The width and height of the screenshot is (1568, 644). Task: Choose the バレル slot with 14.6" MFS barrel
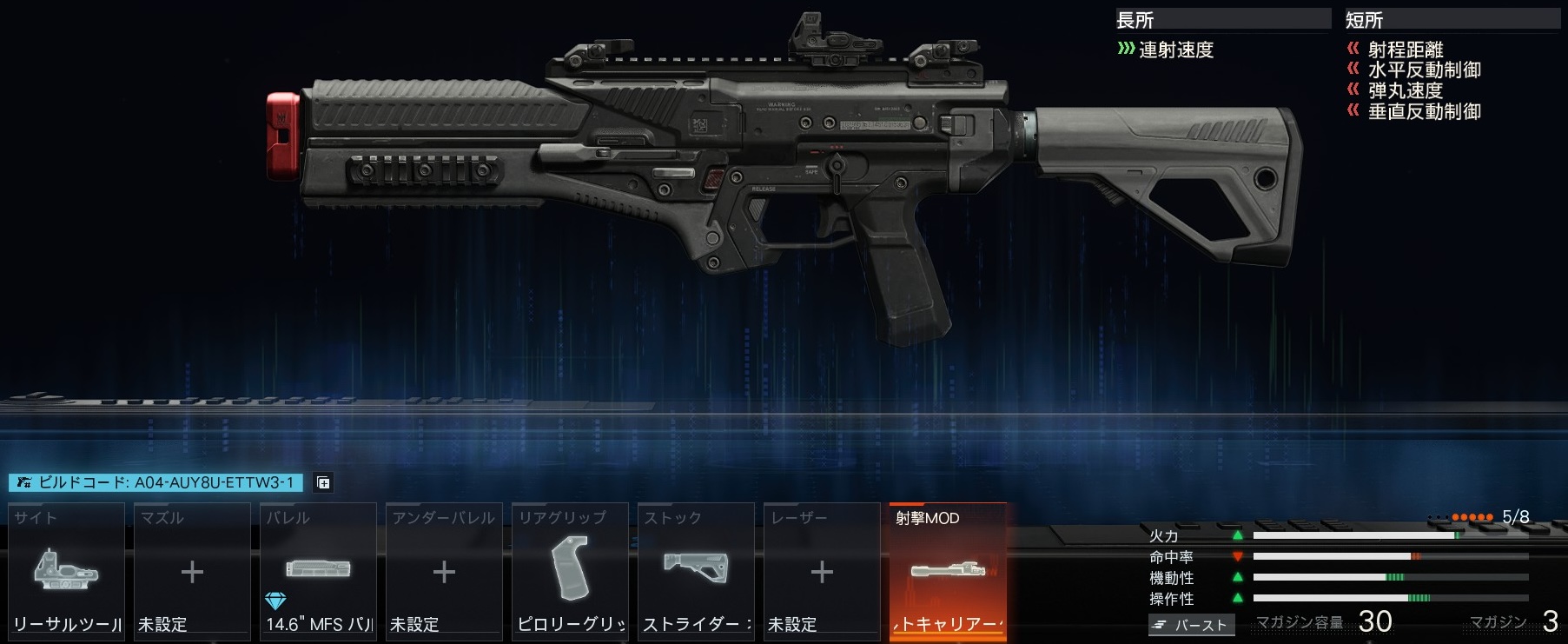click(x=318, y=571)
